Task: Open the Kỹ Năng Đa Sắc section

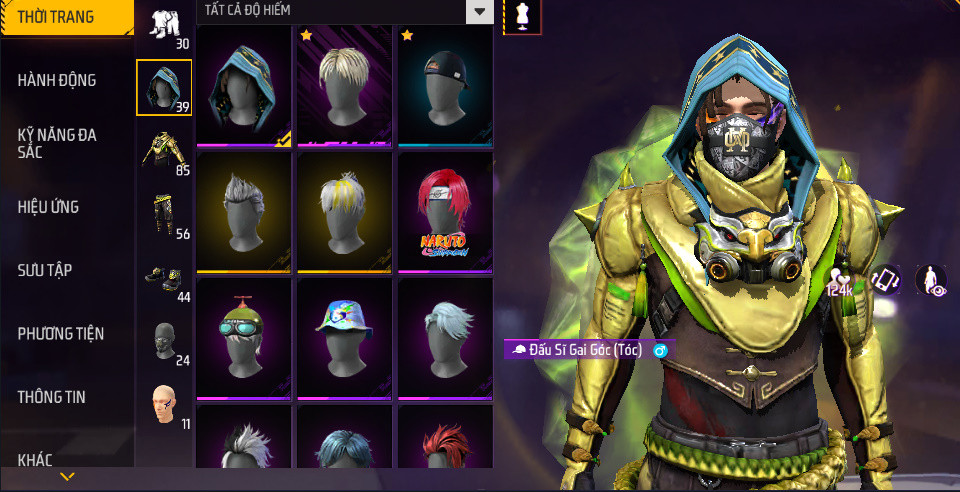Action: point(57,143)
